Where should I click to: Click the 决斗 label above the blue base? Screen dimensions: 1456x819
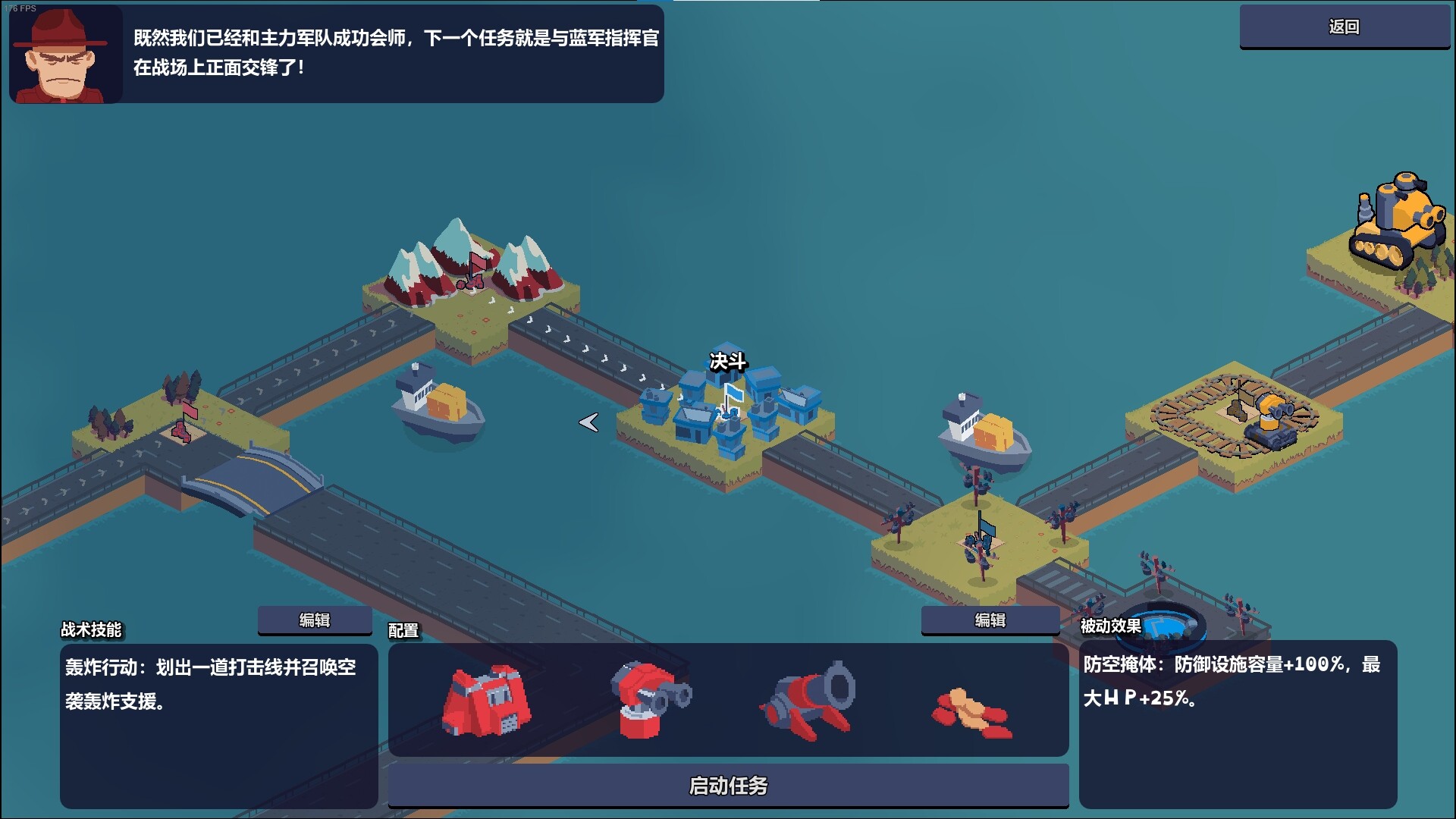730,364
